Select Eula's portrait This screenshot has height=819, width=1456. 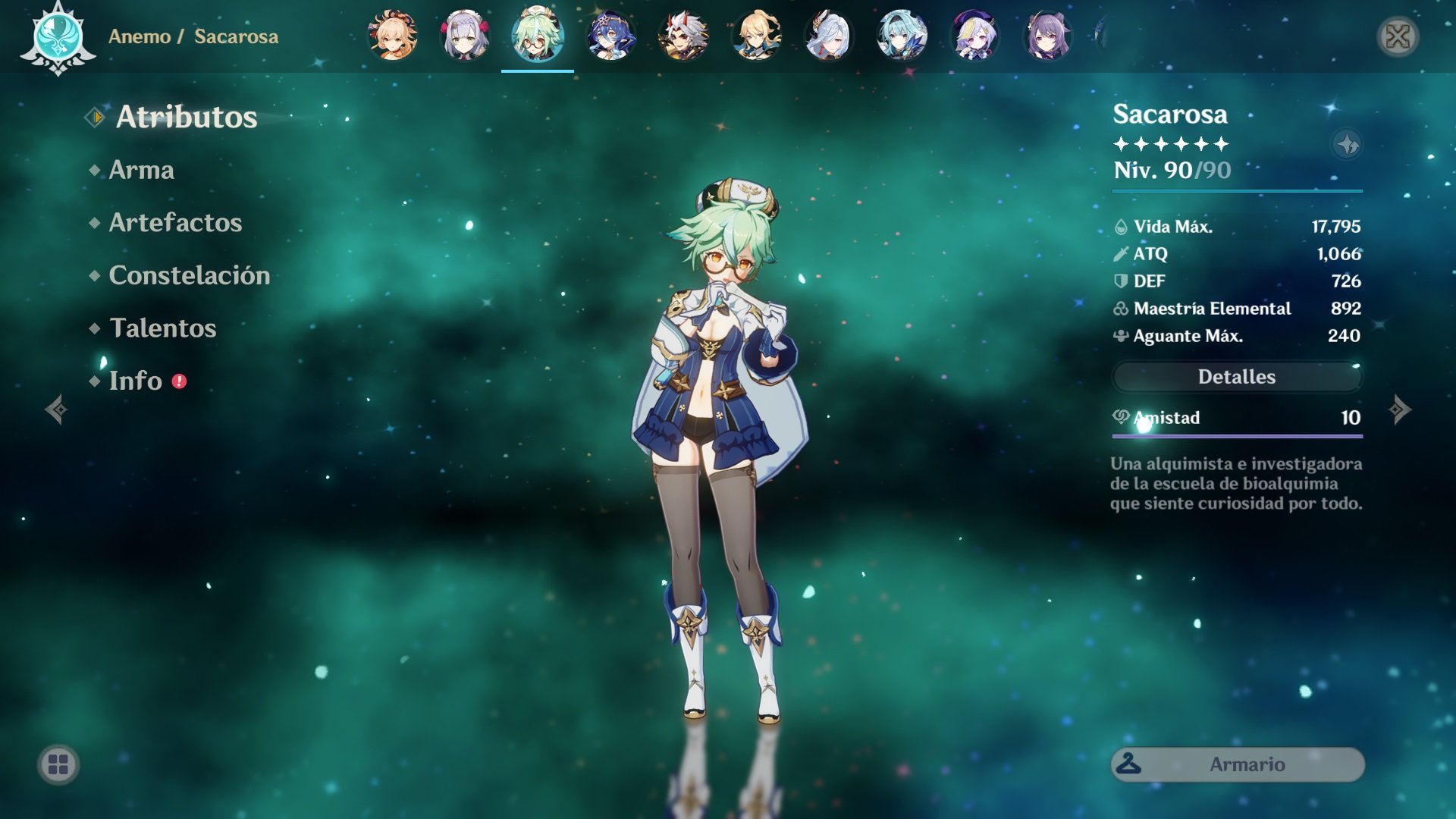[902, 36]
